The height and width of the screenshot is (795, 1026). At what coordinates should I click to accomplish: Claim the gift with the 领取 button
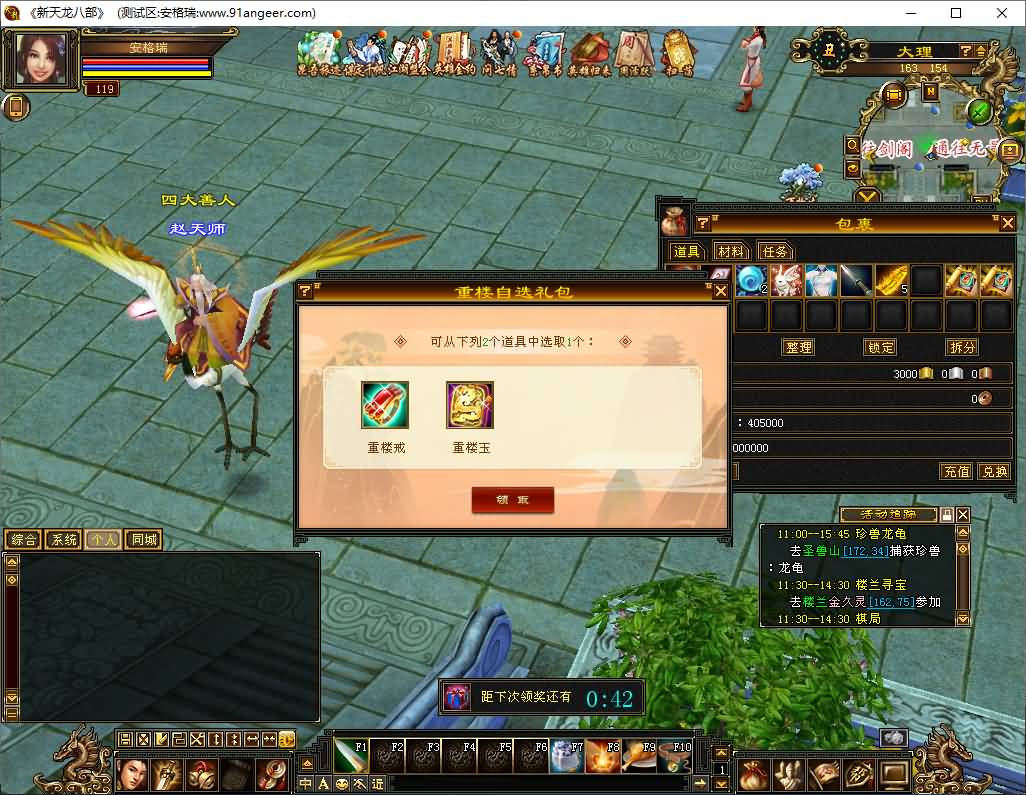[x=512, y=500]
